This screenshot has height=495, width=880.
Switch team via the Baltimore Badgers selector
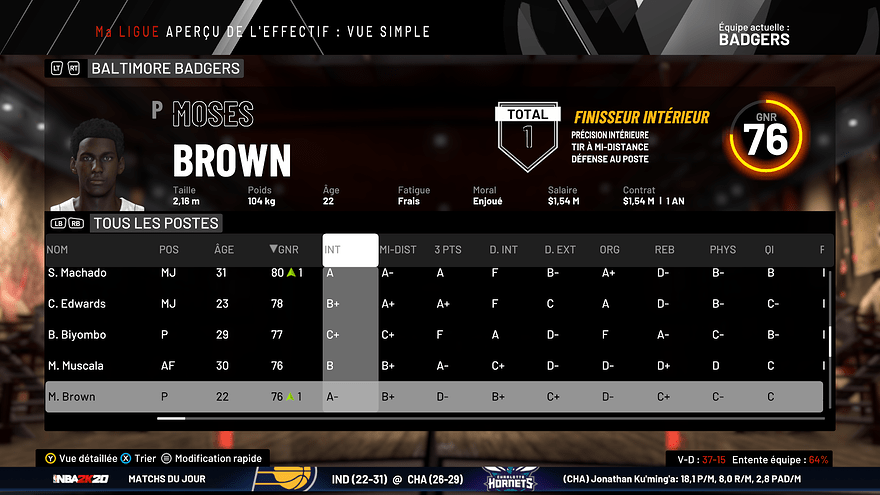(165, 68)
